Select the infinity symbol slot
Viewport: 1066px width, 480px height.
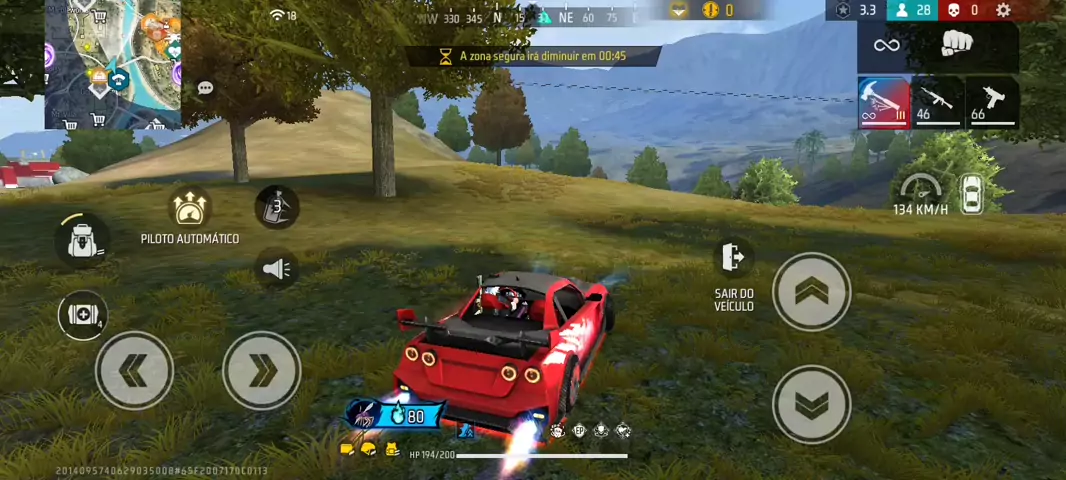pos(887,45)
